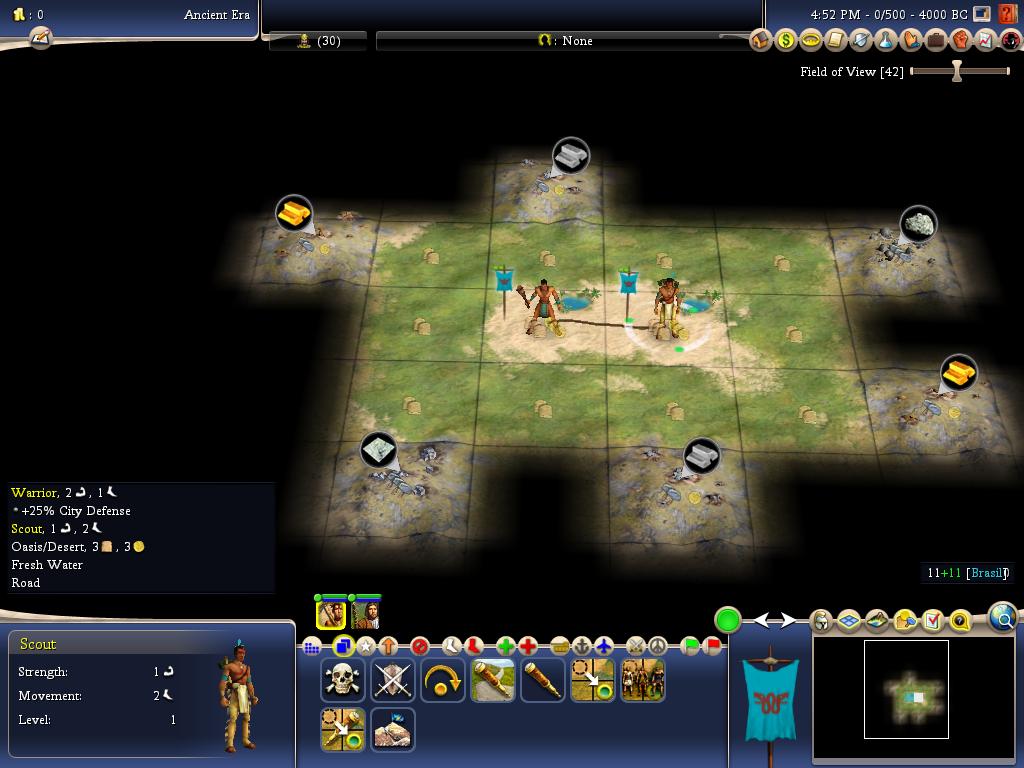Click the plain telescope action button
This screenshot has width=1024, height=768.
542,680
